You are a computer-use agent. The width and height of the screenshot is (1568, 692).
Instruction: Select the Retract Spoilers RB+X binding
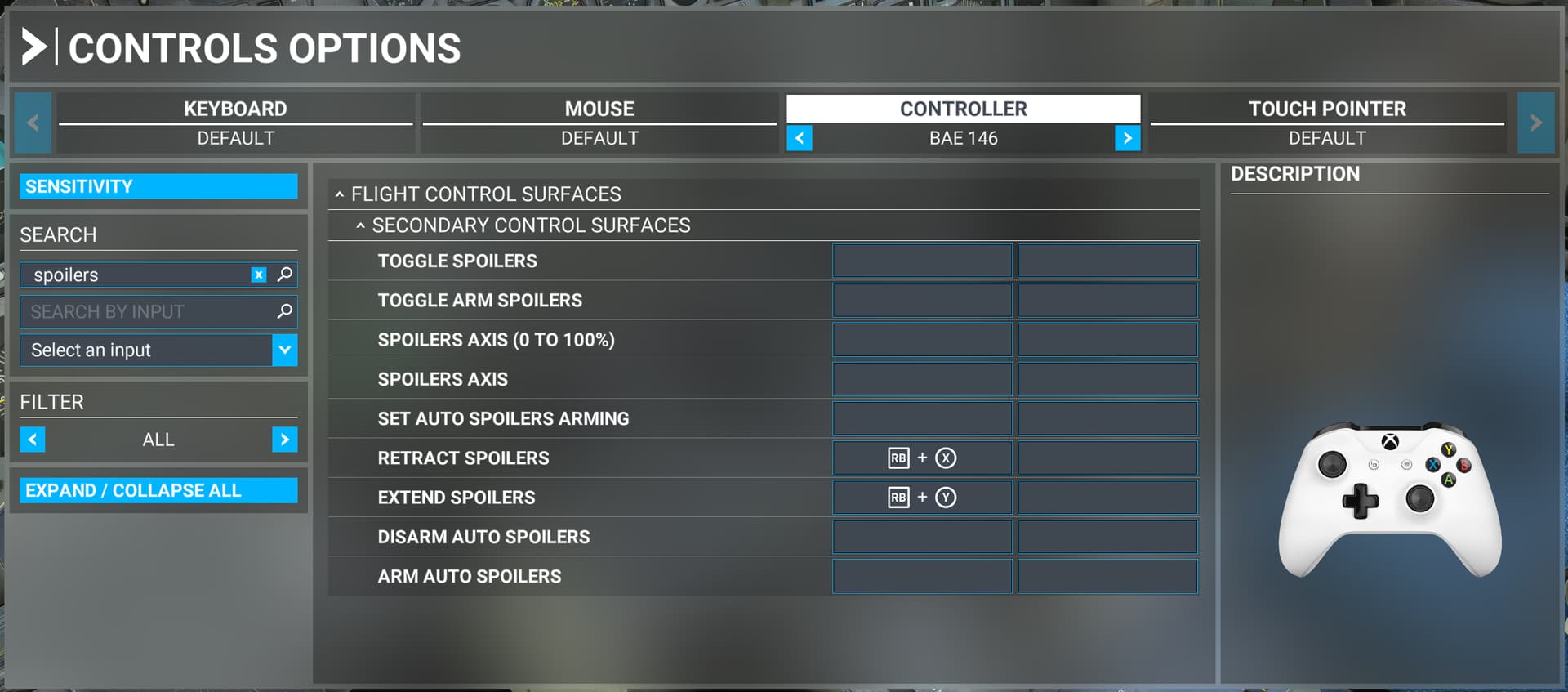922,458
